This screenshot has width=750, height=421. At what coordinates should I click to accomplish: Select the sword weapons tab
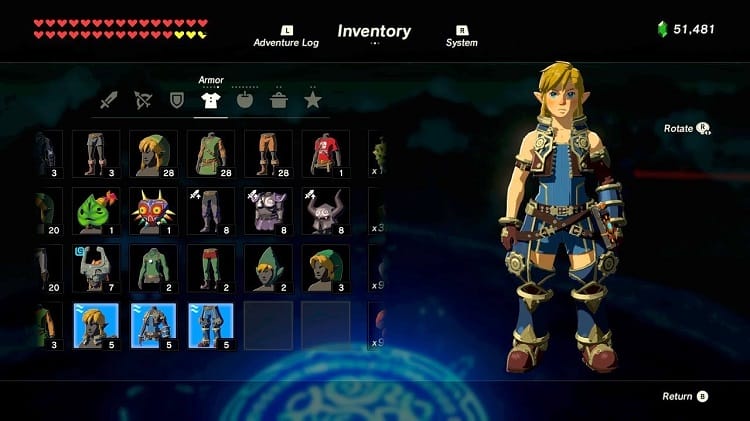click(x=110, y=100)
